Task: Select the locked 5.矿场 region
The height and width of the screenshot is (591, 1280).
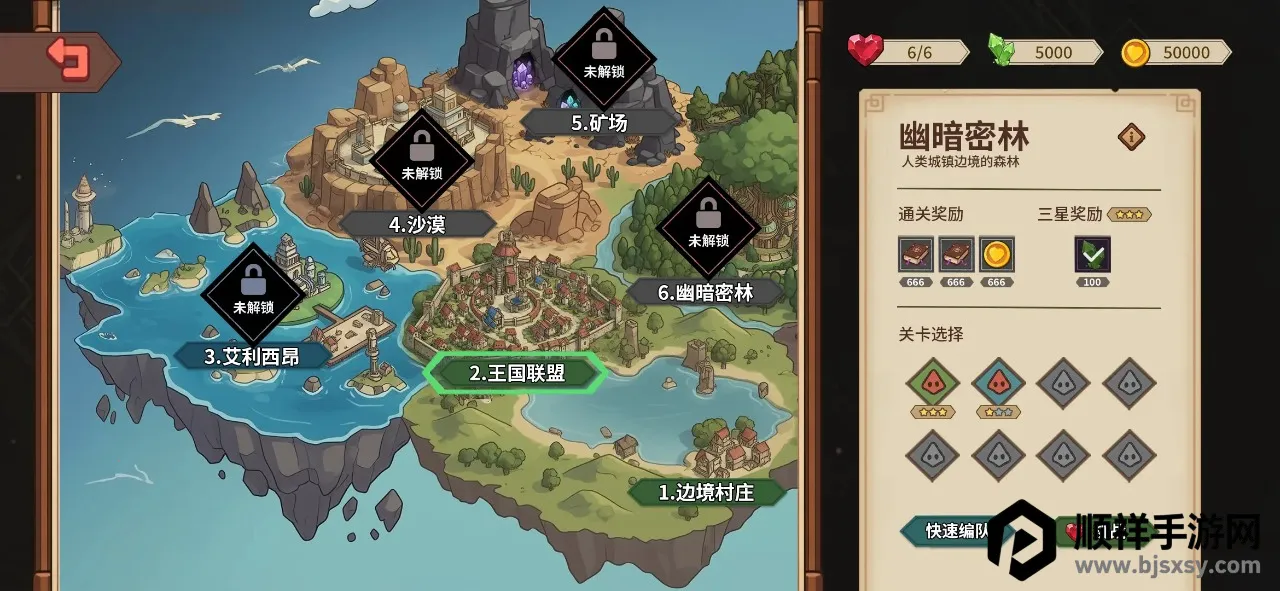Action: [599, 122]
